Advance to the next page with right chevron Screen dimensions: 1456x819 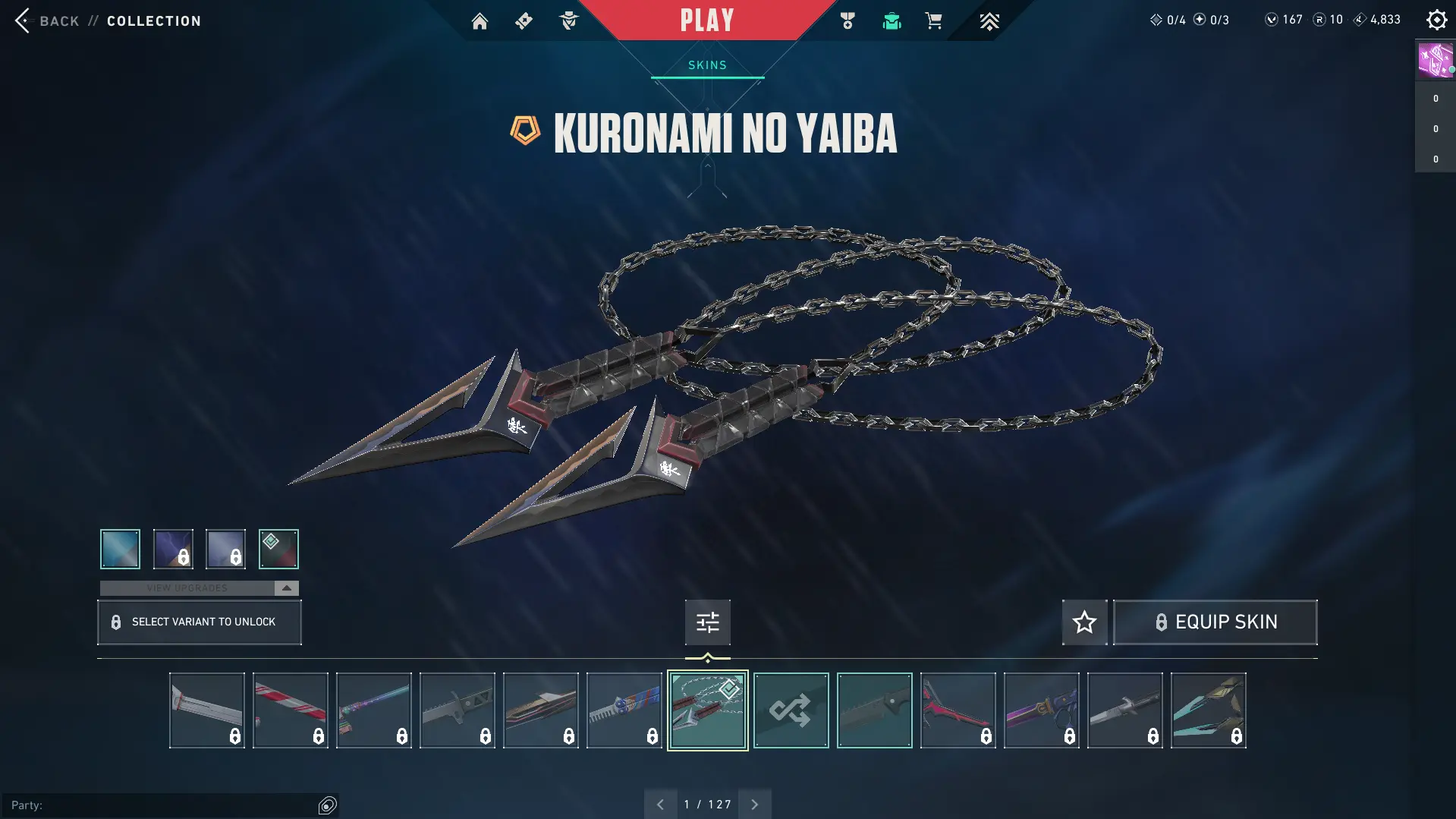click(x=754, y=803)
